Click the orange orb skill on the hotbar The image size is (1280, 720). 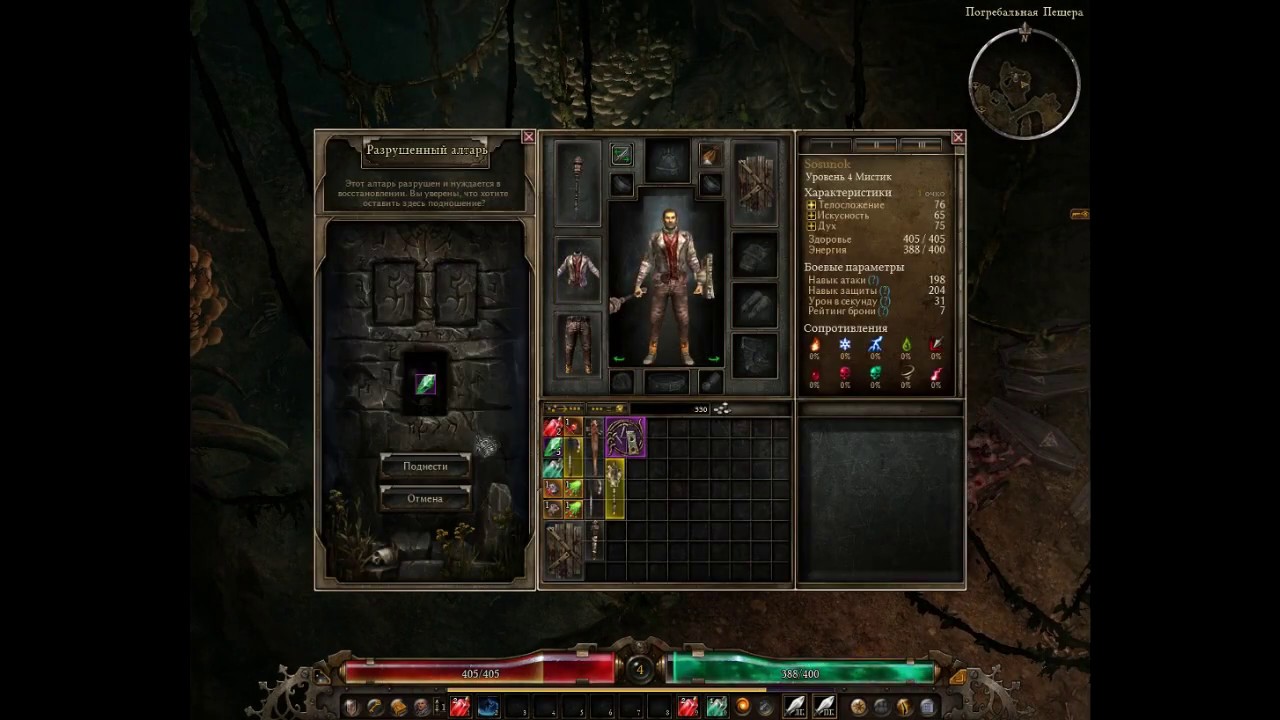(x=742, y=707)
